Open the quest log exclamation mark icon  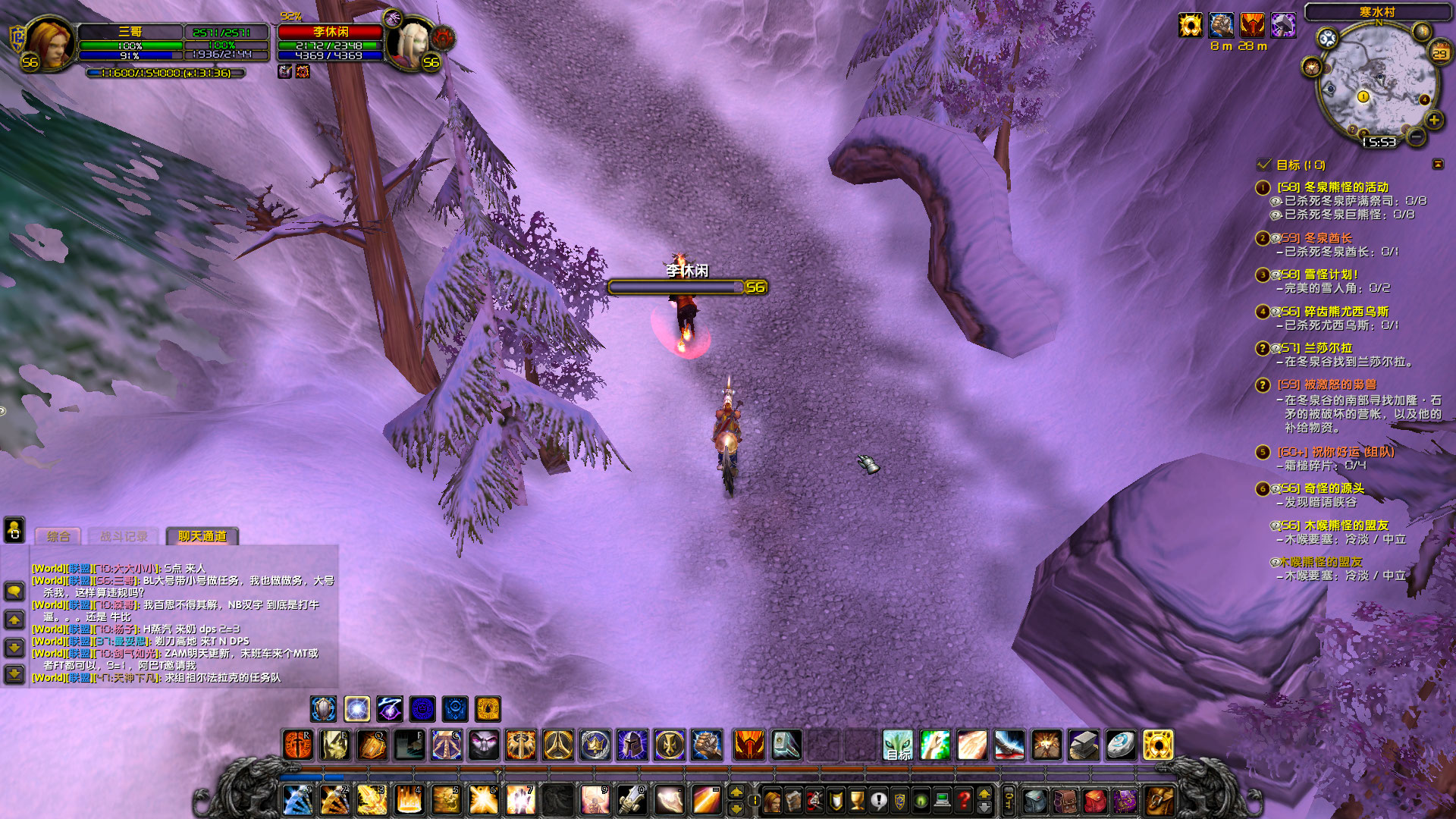(877, 800)
